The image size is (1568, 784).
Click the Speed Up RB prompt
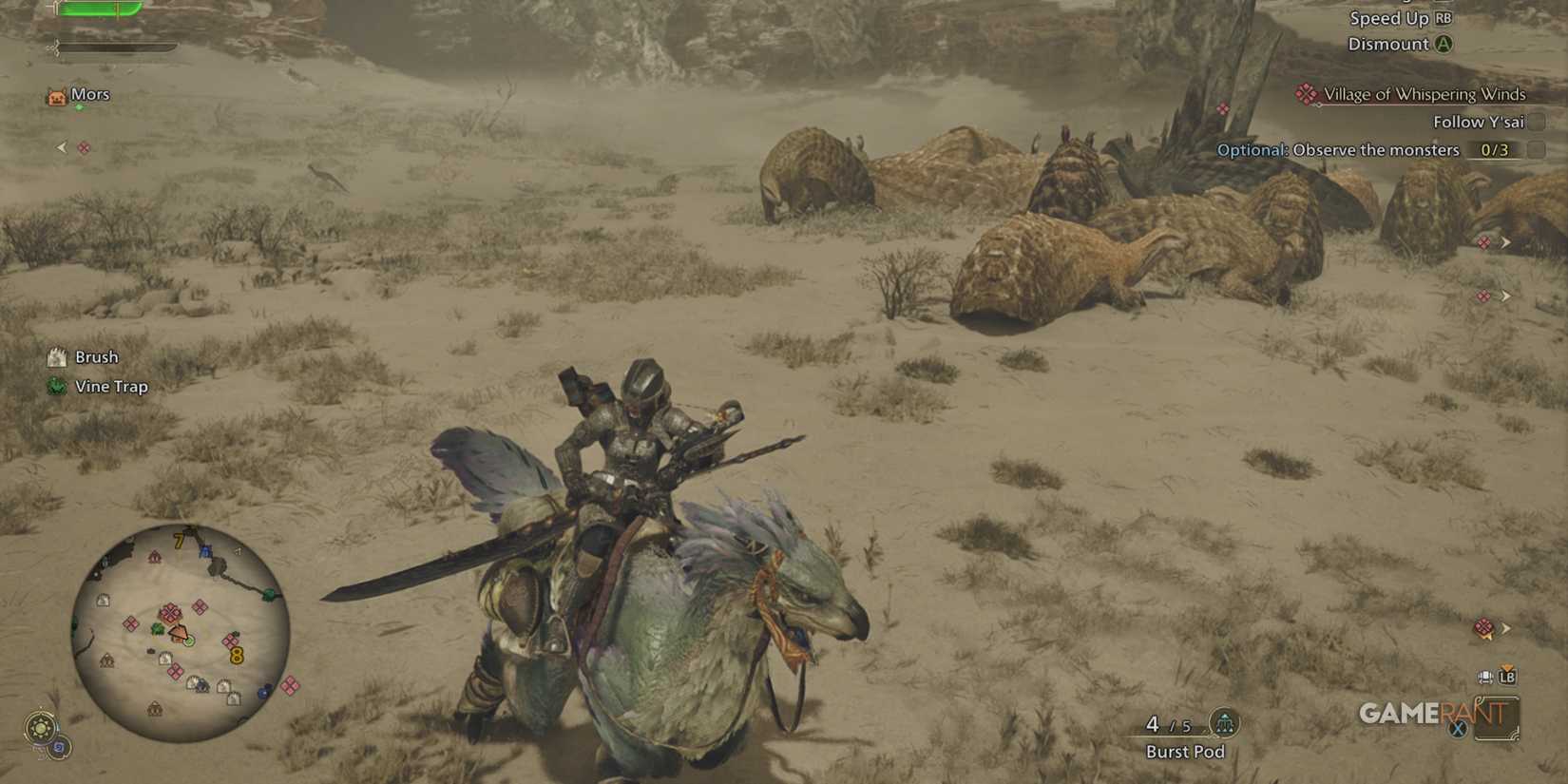(1399, 18)
